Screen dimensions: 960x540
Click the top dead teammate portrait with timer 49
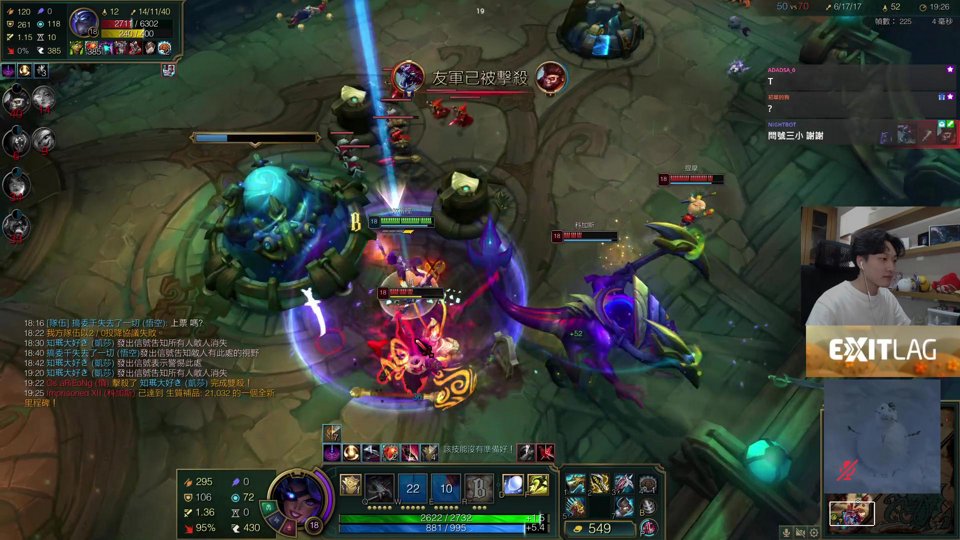click(16, 100)
